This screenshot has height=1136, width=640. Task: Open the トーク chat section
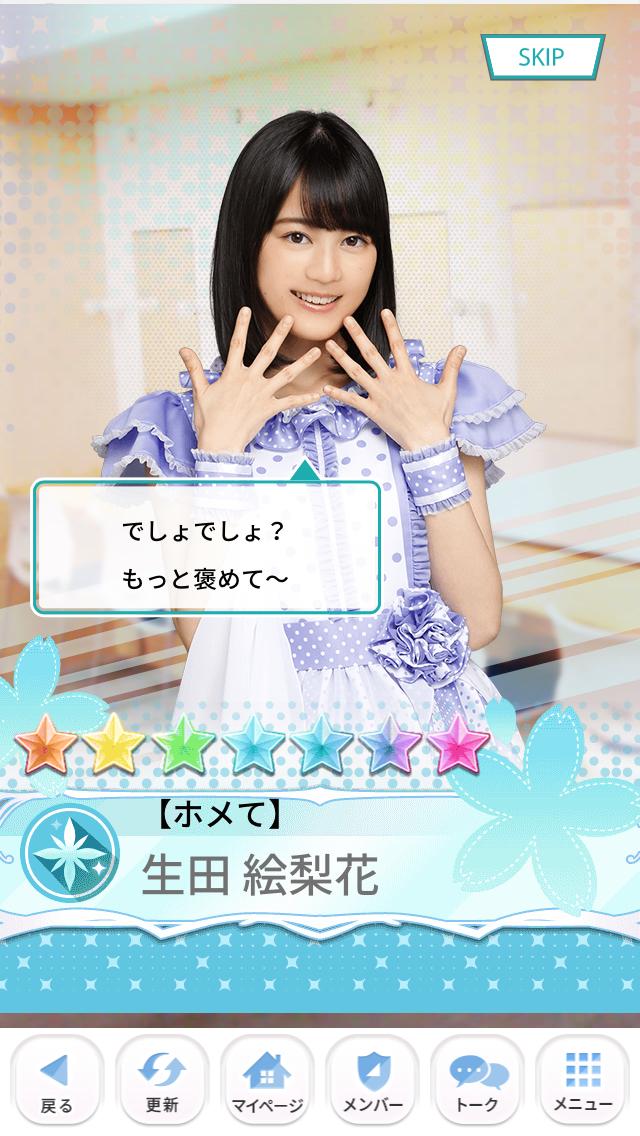click(478, 1083)
